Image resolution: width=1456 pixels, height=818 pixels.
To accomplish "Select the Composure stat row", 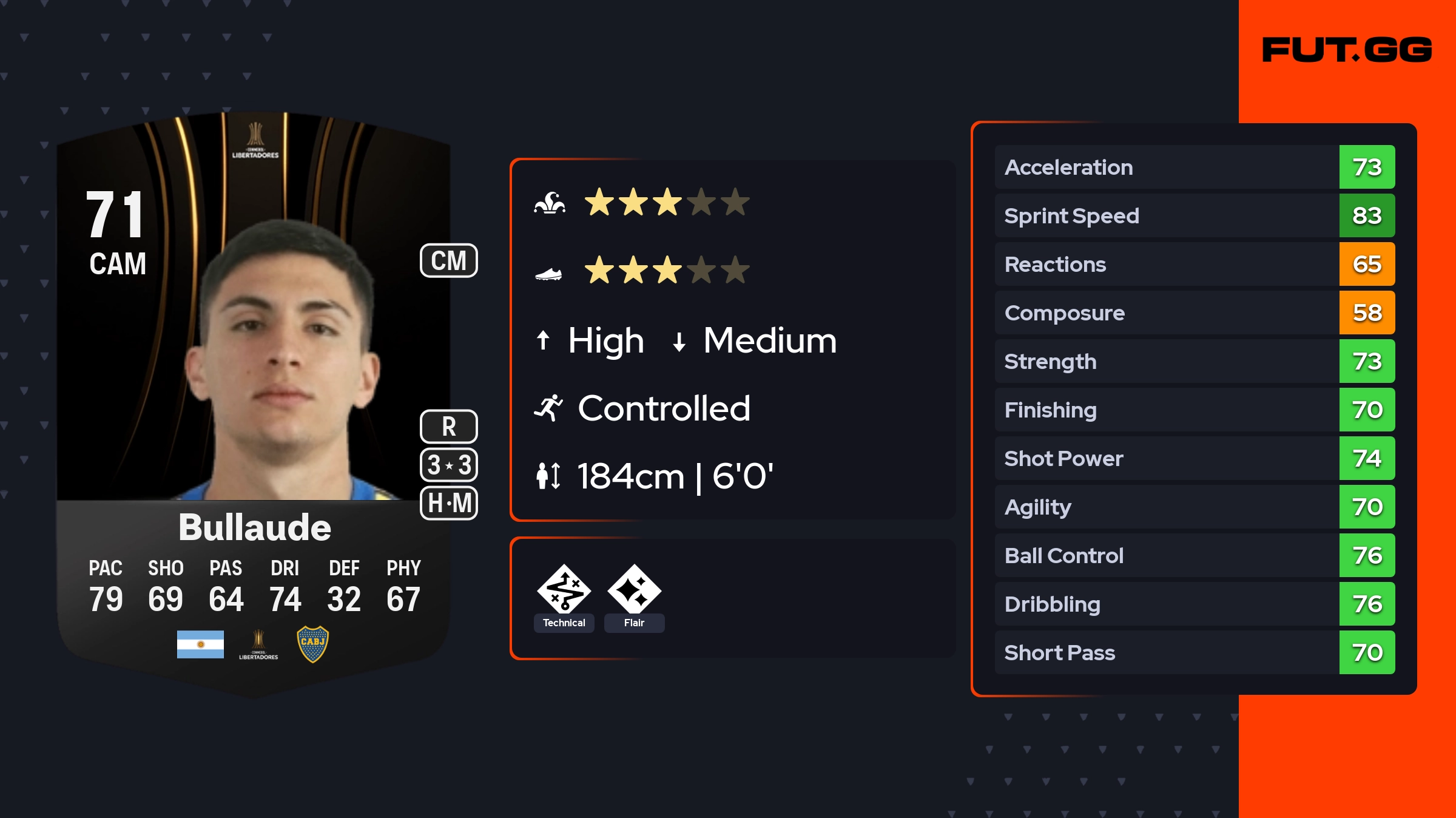I will click(1195, 313).
